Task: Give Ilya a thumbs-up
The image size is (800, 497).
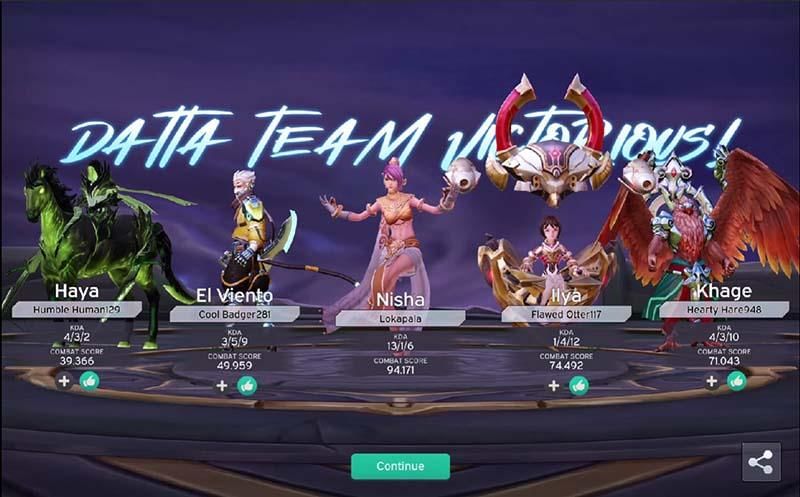Action: [578, 385]
